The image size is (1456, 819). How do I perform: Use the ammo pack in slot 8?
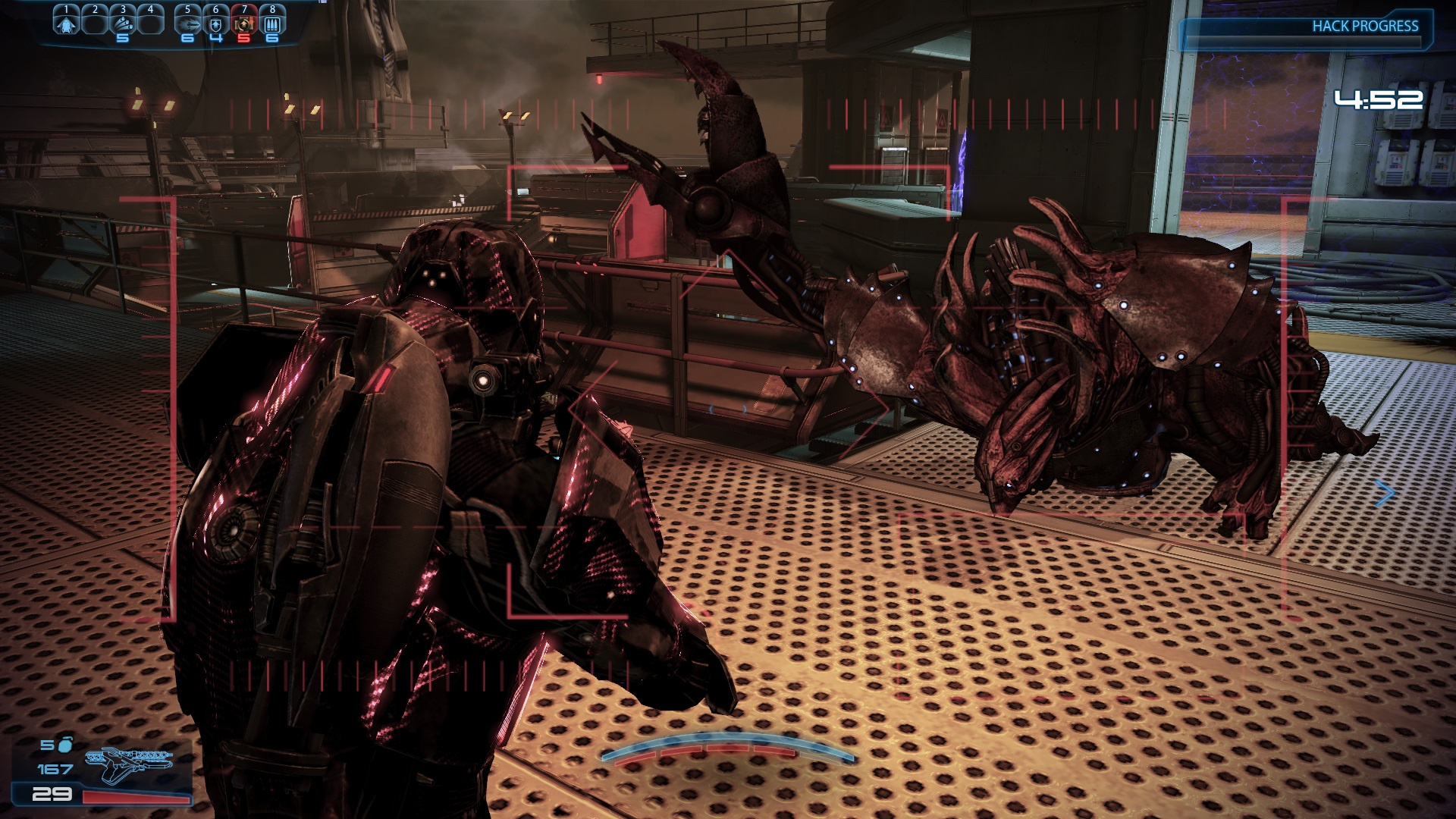coord(272,23)
